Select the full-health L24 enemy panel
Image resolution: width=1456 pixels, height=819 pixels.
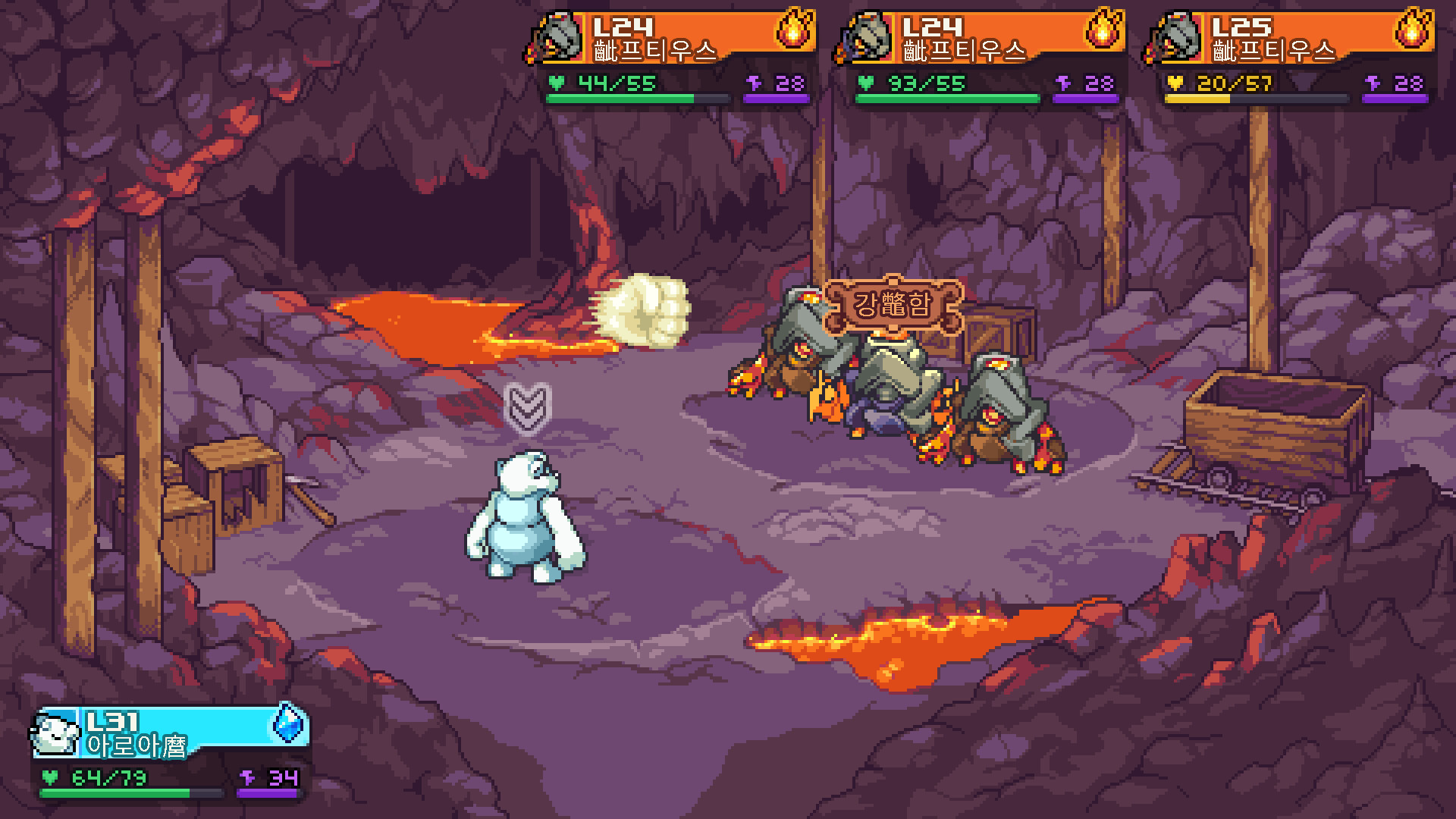pyautogui.click(x=981, y=57)
